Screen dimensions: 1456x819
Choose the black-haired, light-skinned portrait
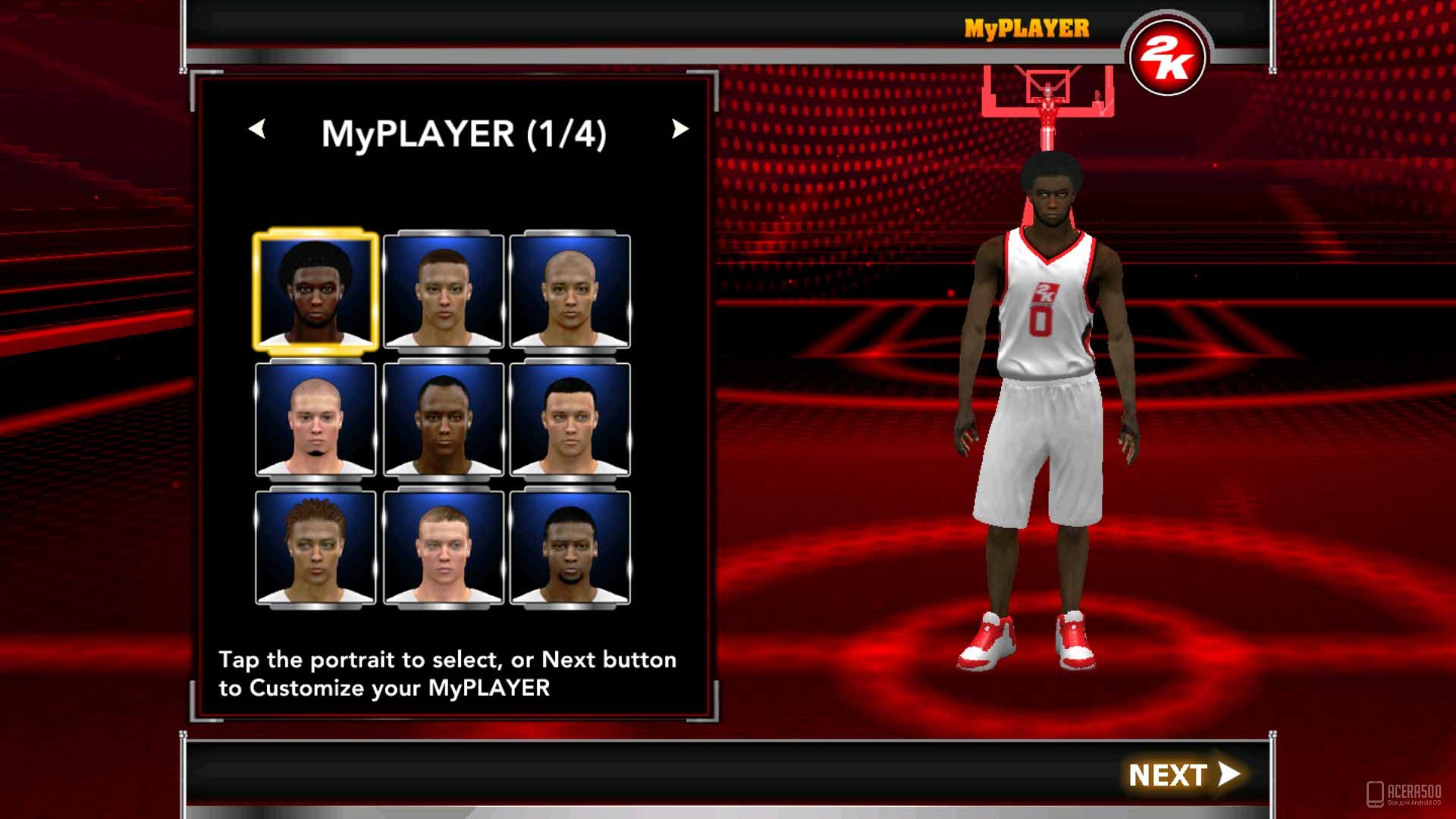point(570,419)
